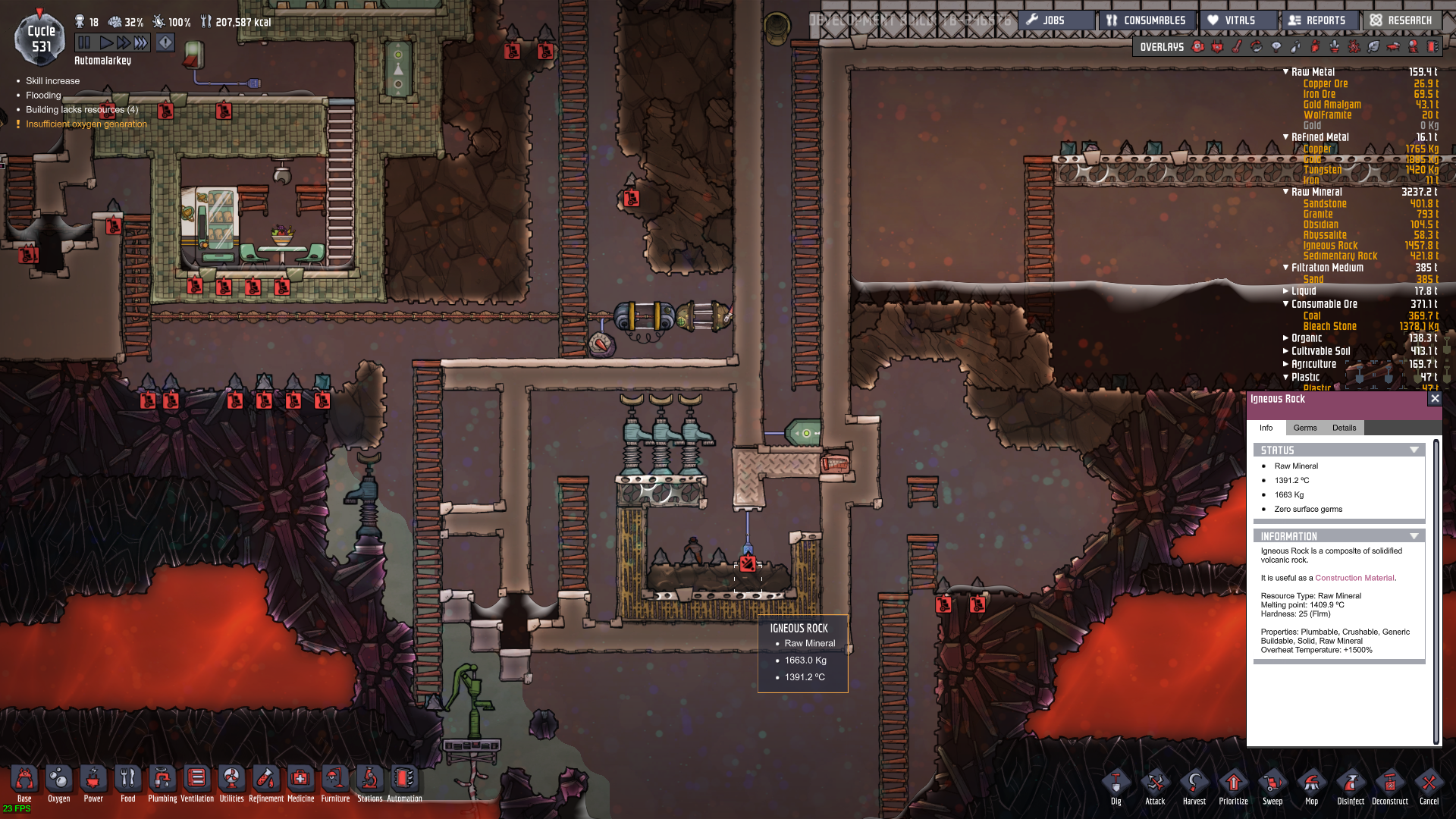
Task: Open the Oxygen build category
Action: click(58, 782)
